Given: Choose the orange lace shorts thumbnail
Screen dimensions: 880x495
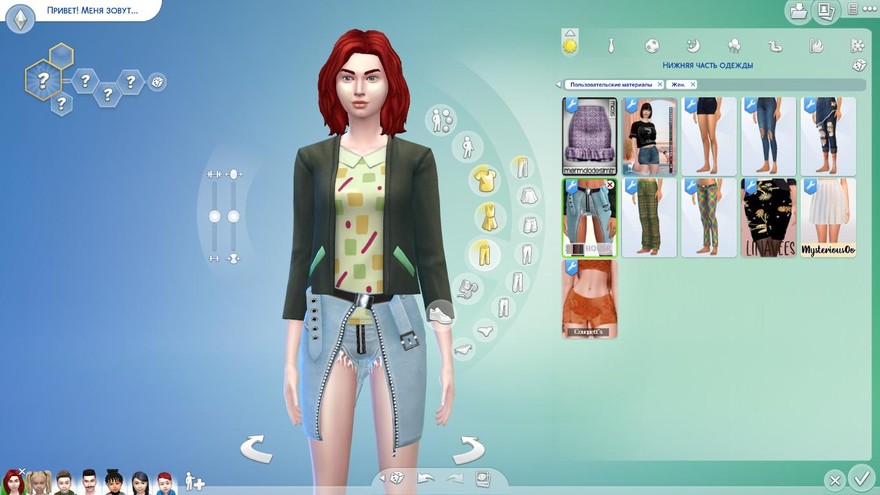Looking at the screenshot, I should (x=590, y=298).
